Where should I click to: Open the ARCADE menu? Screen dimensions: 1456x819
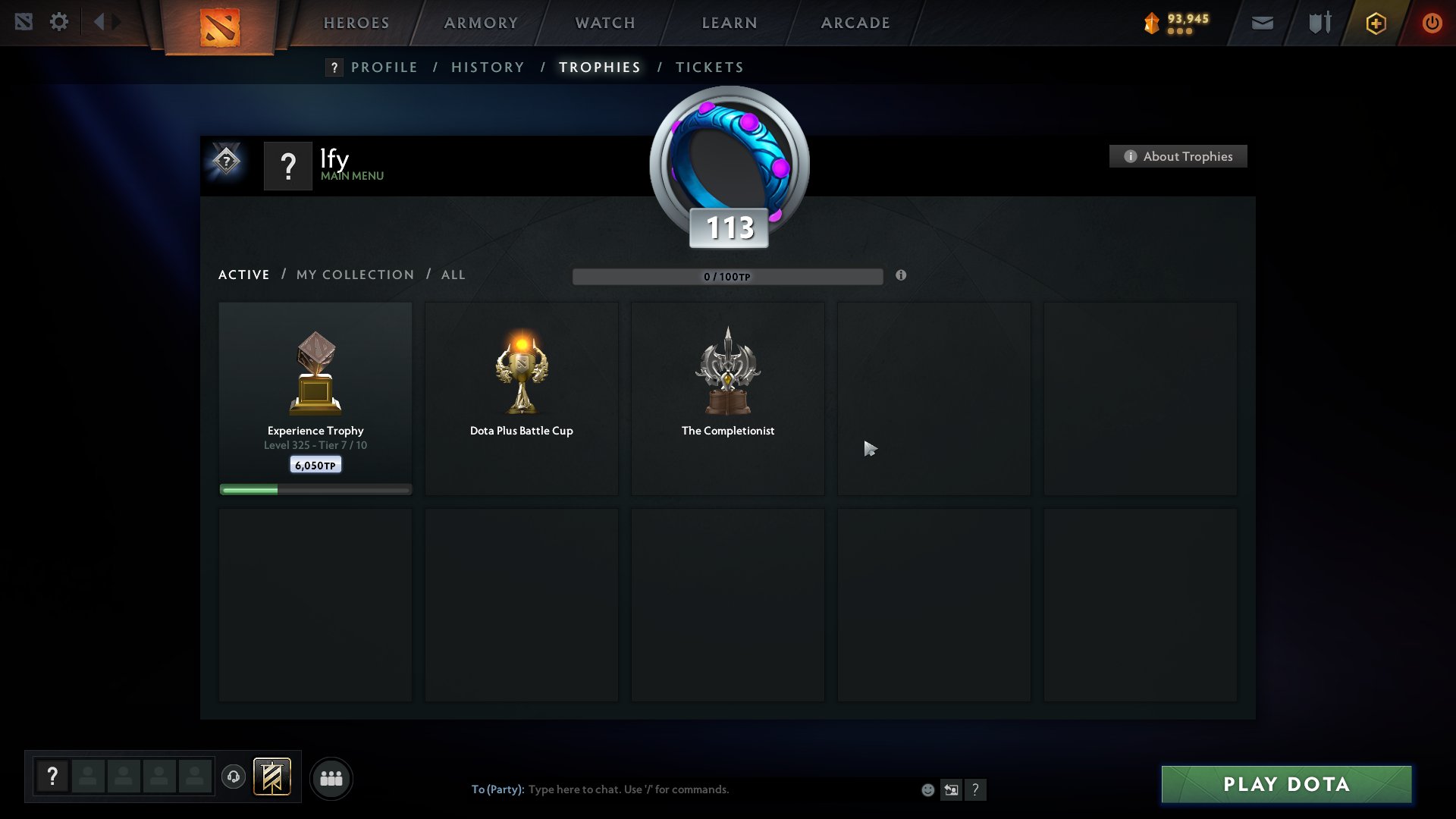tap(855, 23)
